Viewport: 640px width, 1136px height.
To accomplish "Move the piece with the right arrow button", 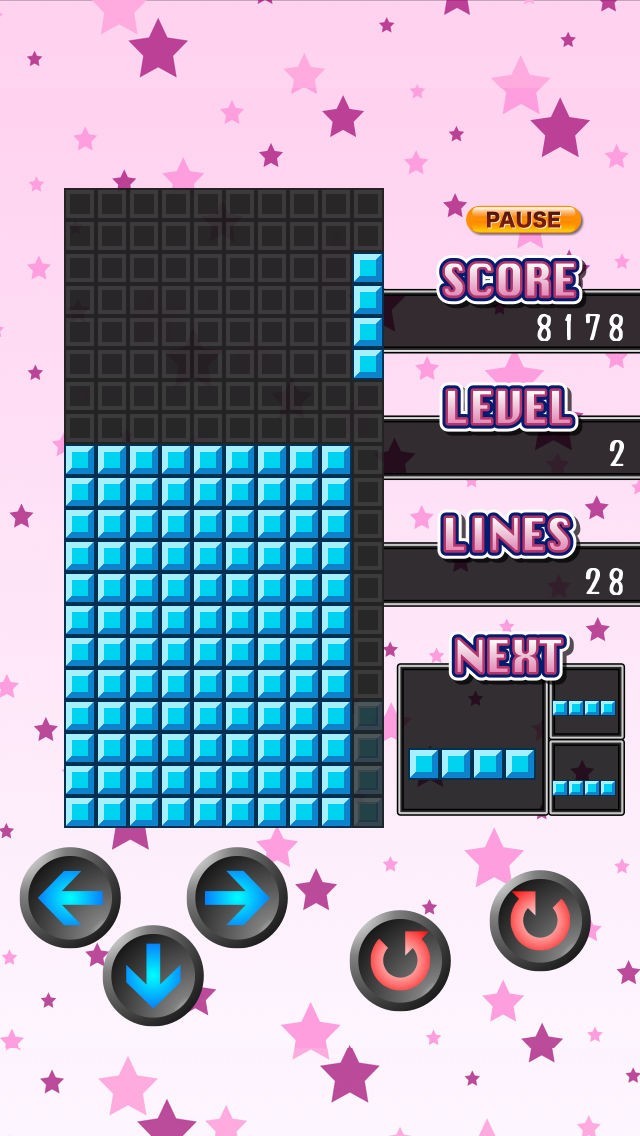I will tap(237, 897).
